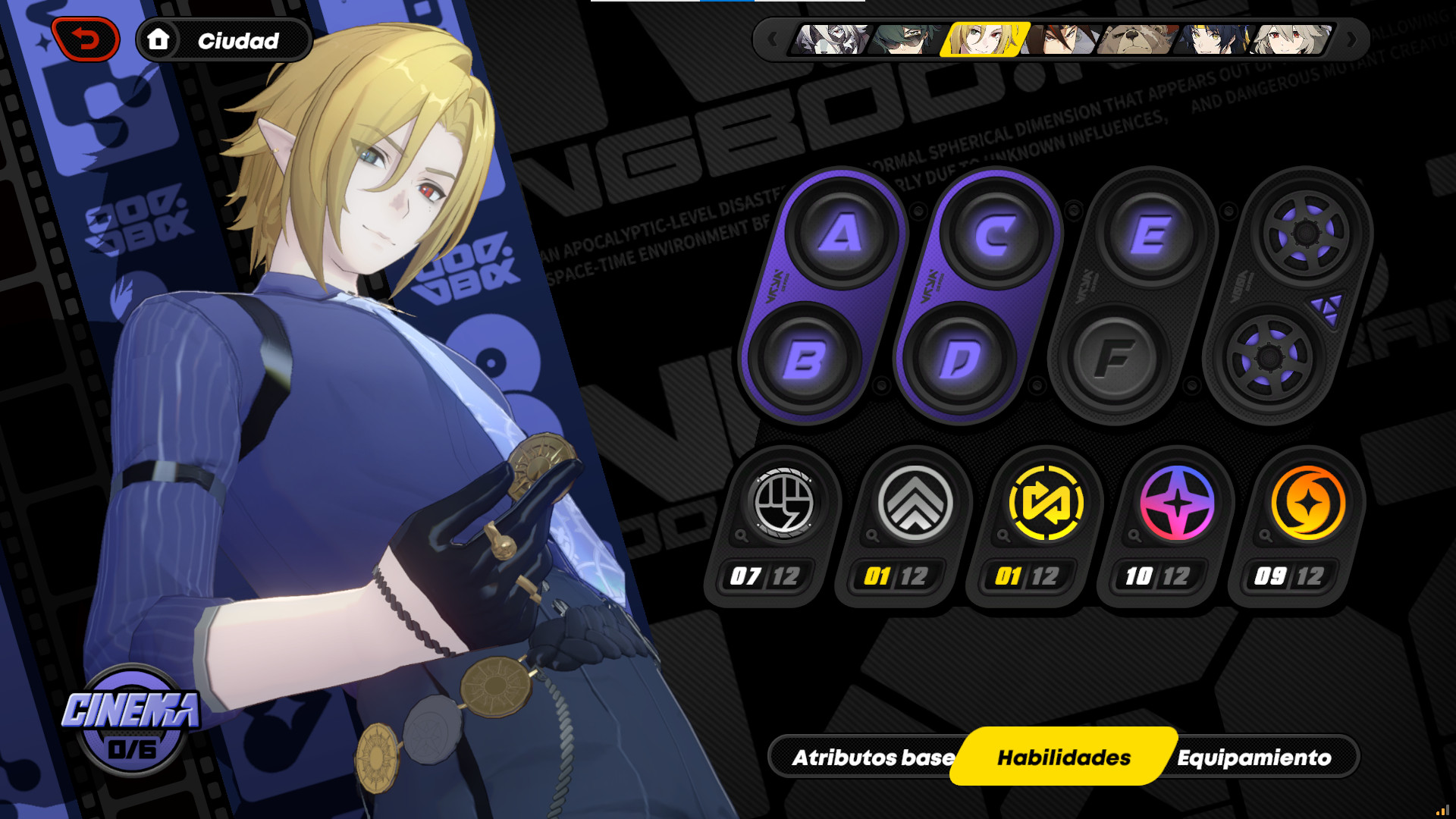Toggle core skill node A
The height and width of the screenshot is (819, 1456).
840,235
